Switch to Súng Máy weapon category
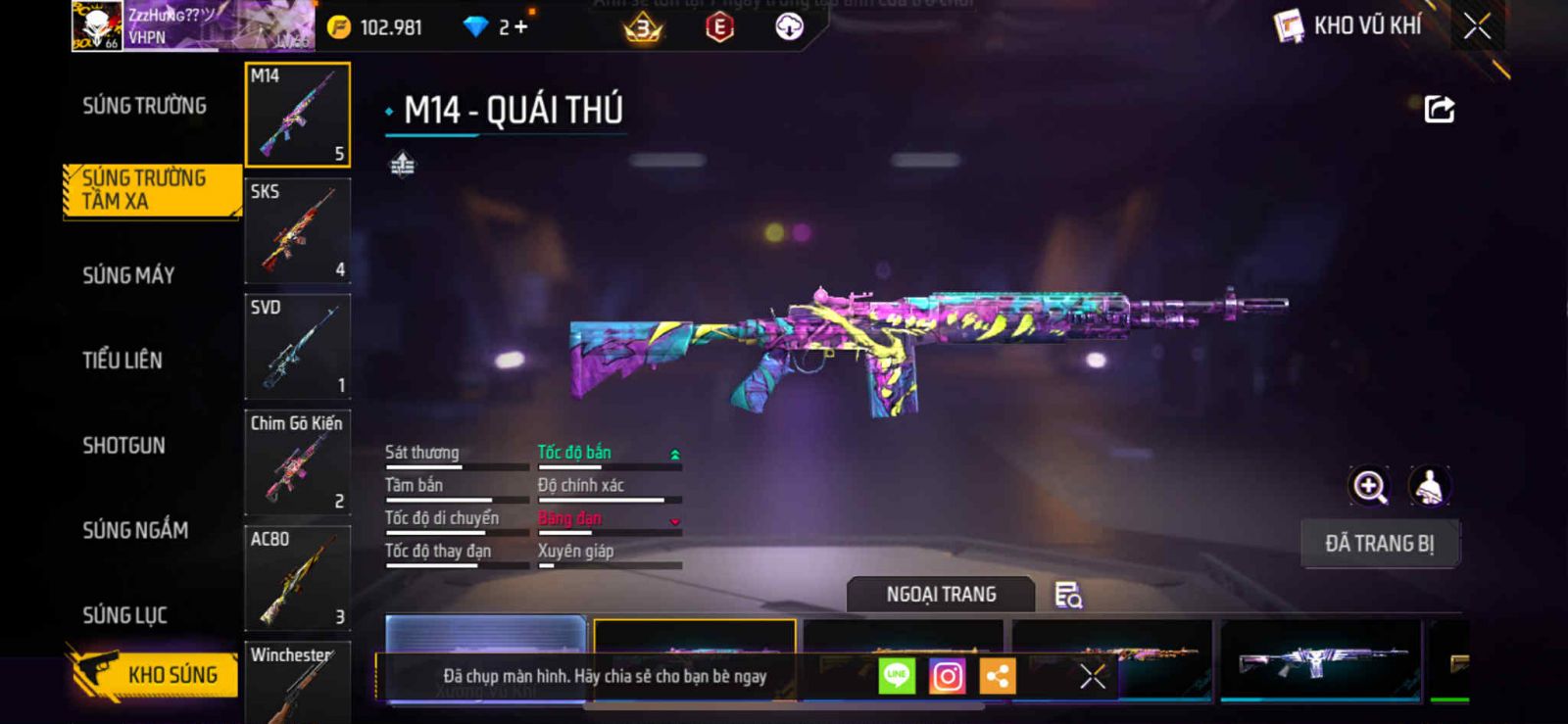This screenshot has width=1568, height=724. (x=128, y=275)
